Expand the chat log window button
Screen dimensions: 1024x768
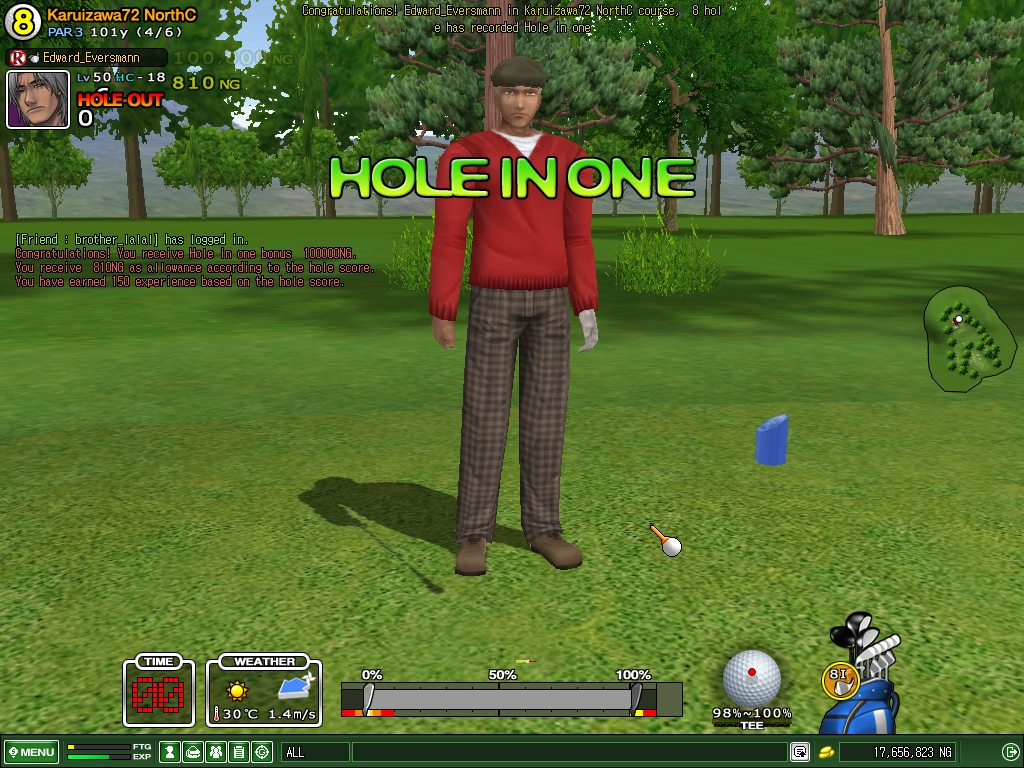point(800,752)
